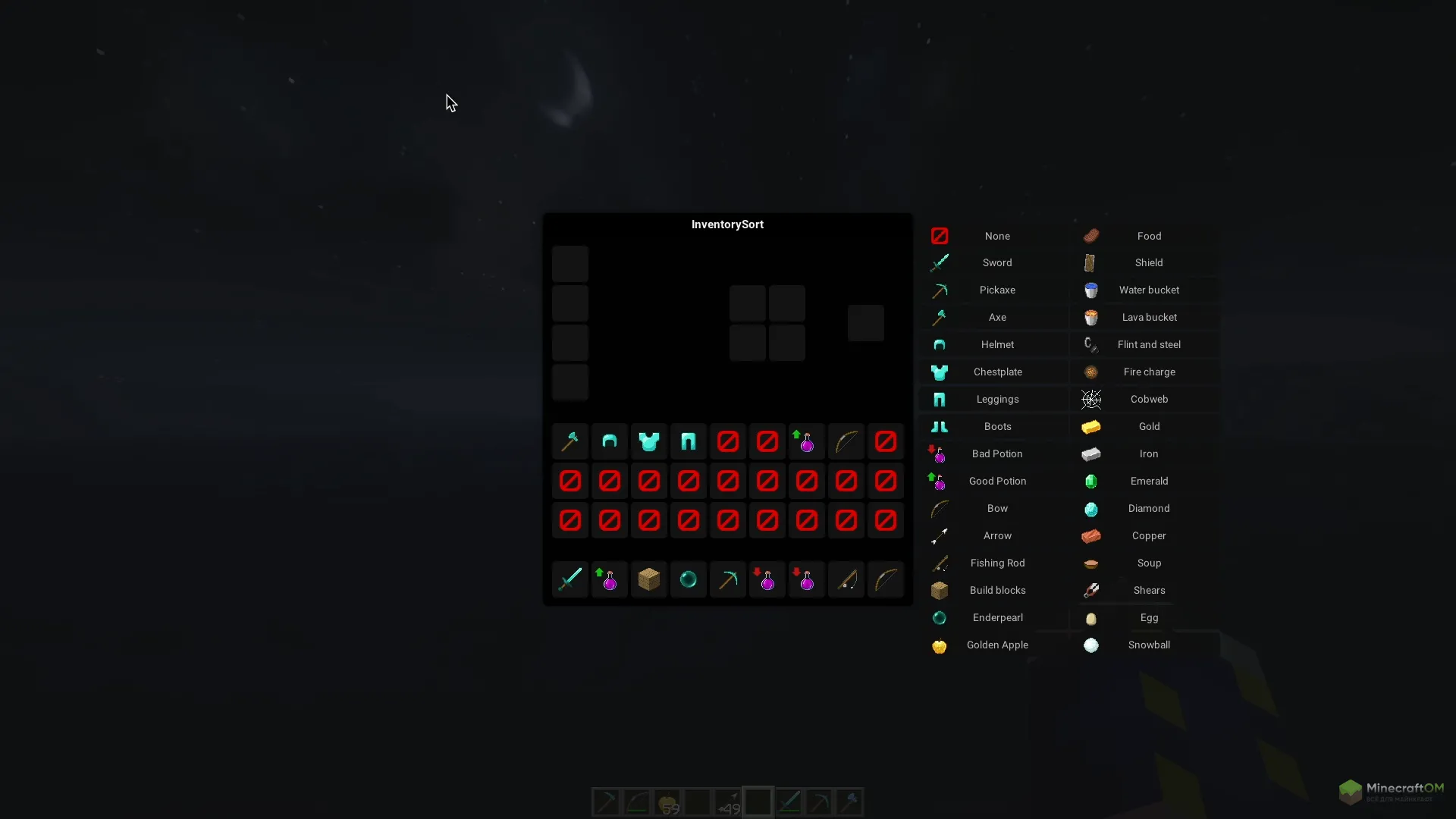Screen dimensions: 1456x819
Task: Select the None entry in the legend
Action: tap(996, 236)
